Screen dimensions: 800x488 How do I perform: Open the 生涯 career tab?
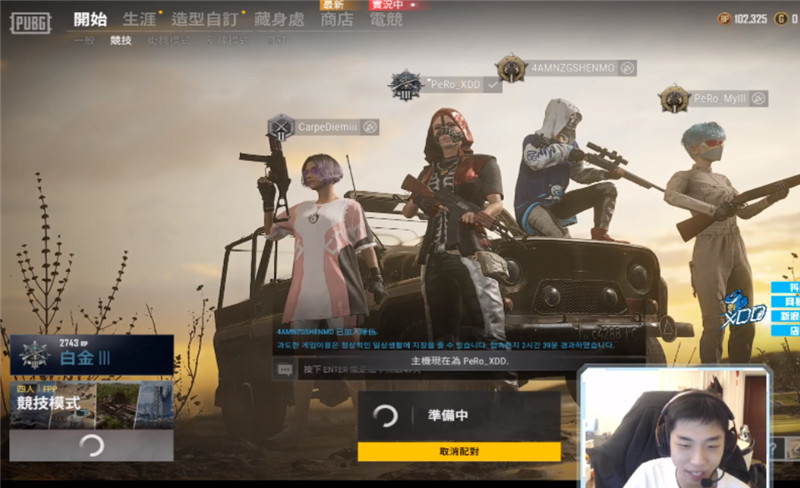click(x=138, y=19)
